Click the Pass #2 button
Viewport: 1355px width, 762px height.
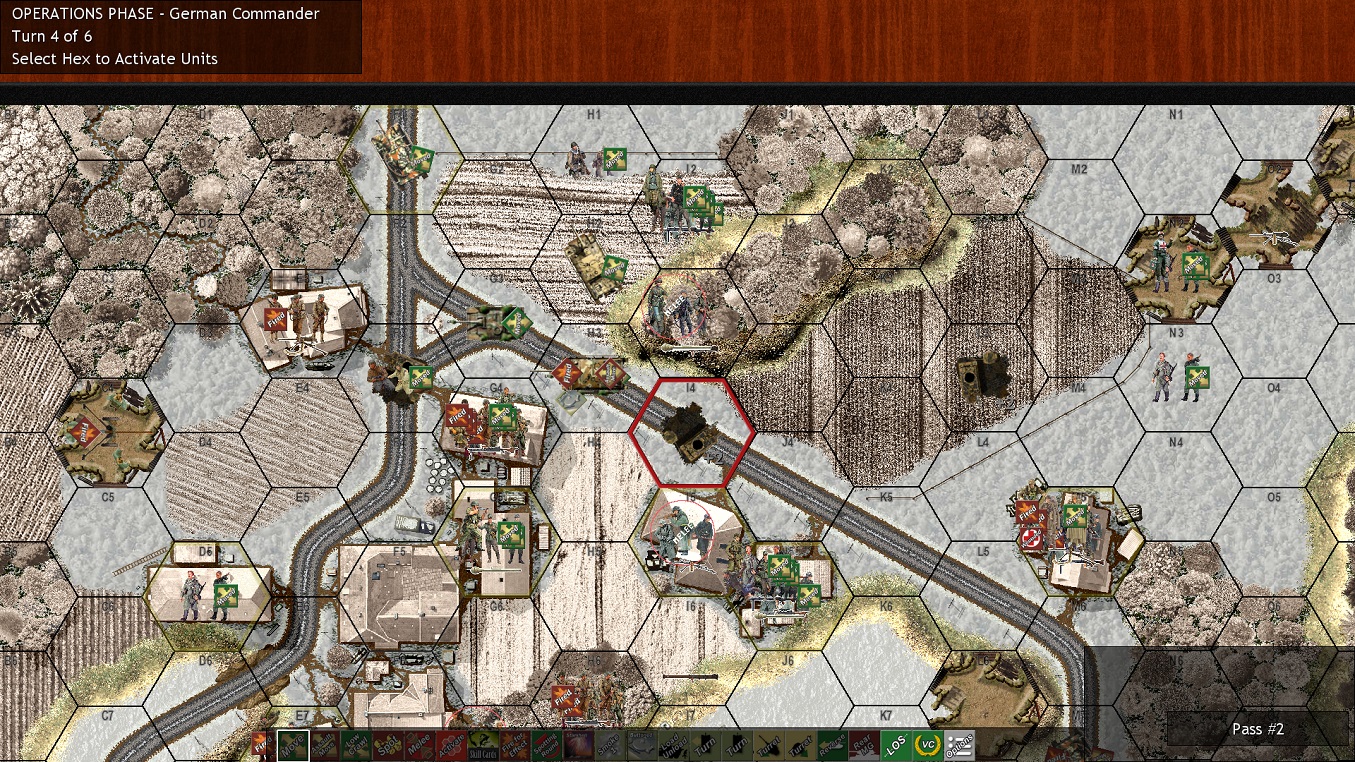pyautogui.click(x=1257, y=729)
